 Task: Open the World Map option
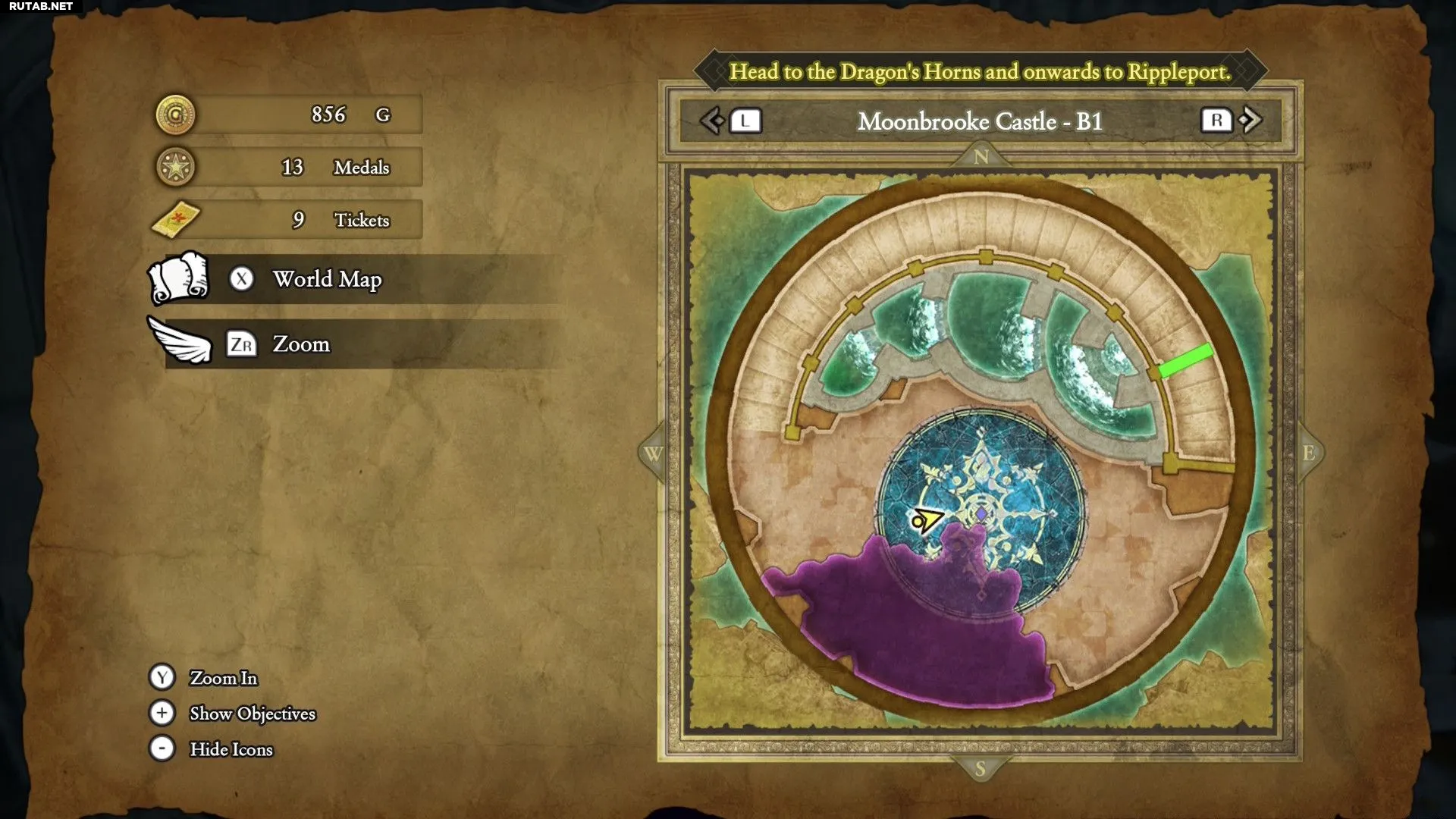(x=327, y=280)
